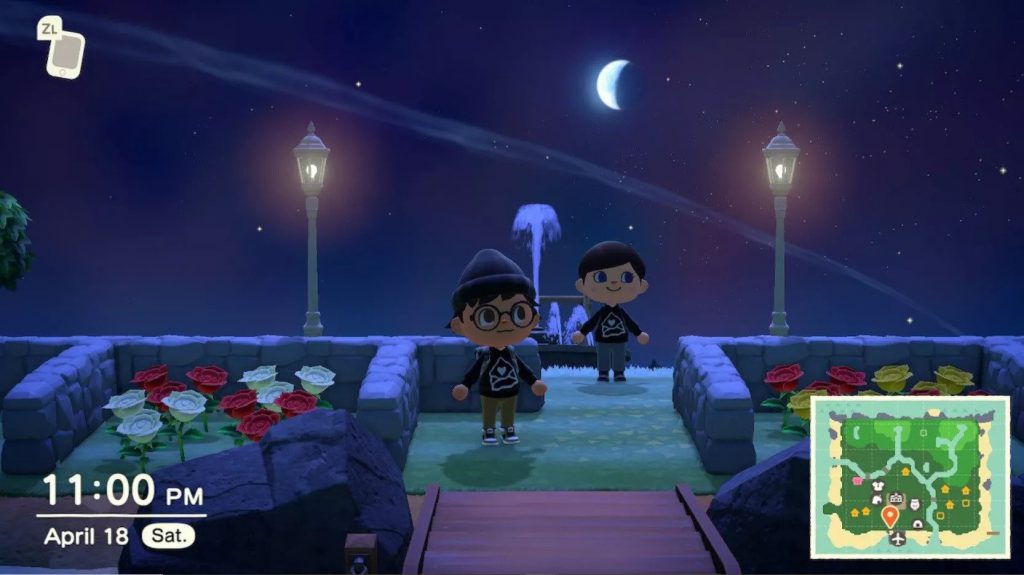Viewport: 1024px width, 575px height.
Task: Open the island minimap
Action: pos(909,475)
